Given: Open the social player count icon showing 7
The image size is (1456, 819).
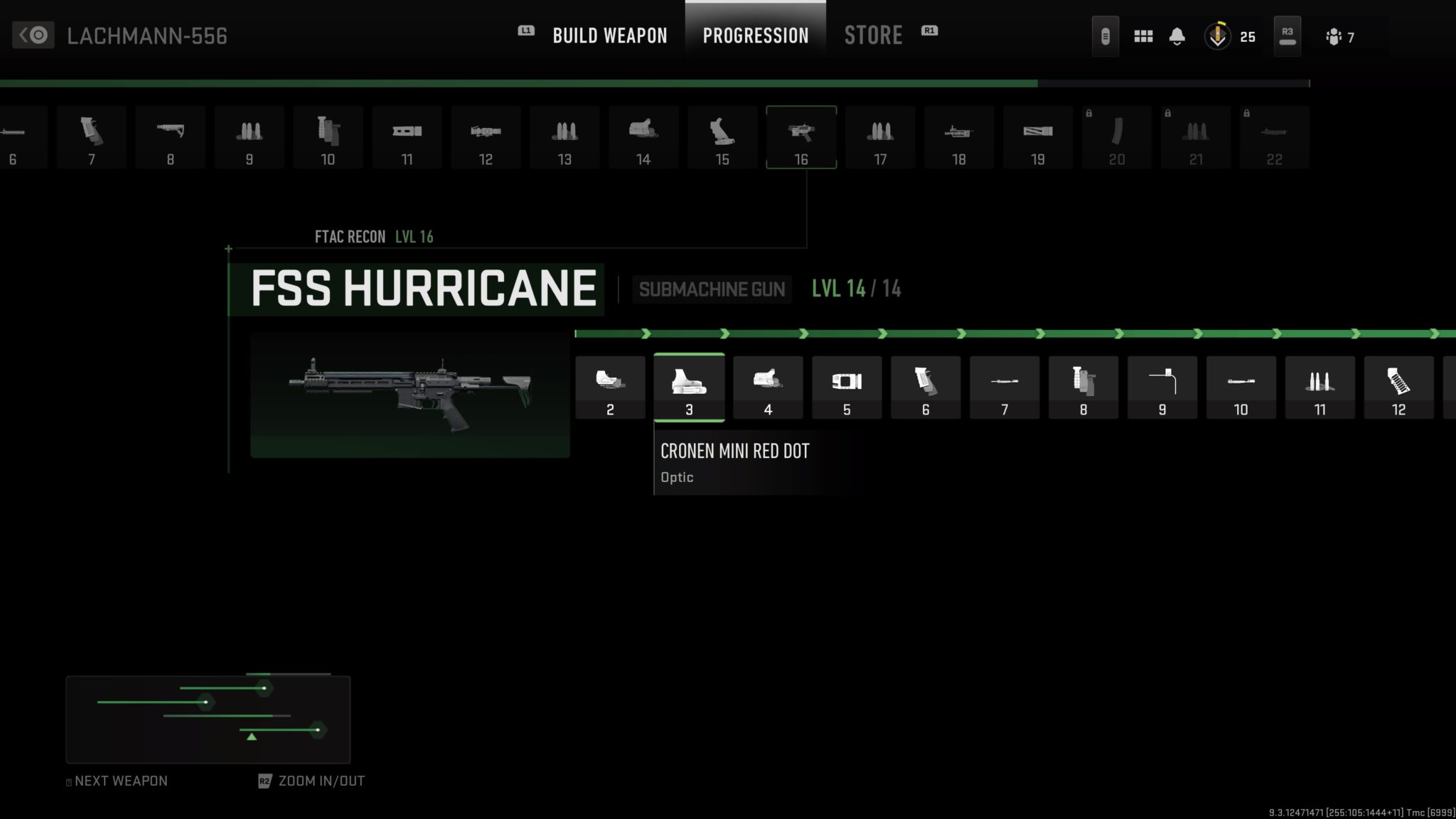Looking at the screenshot, I should [x=1336, y=36].
